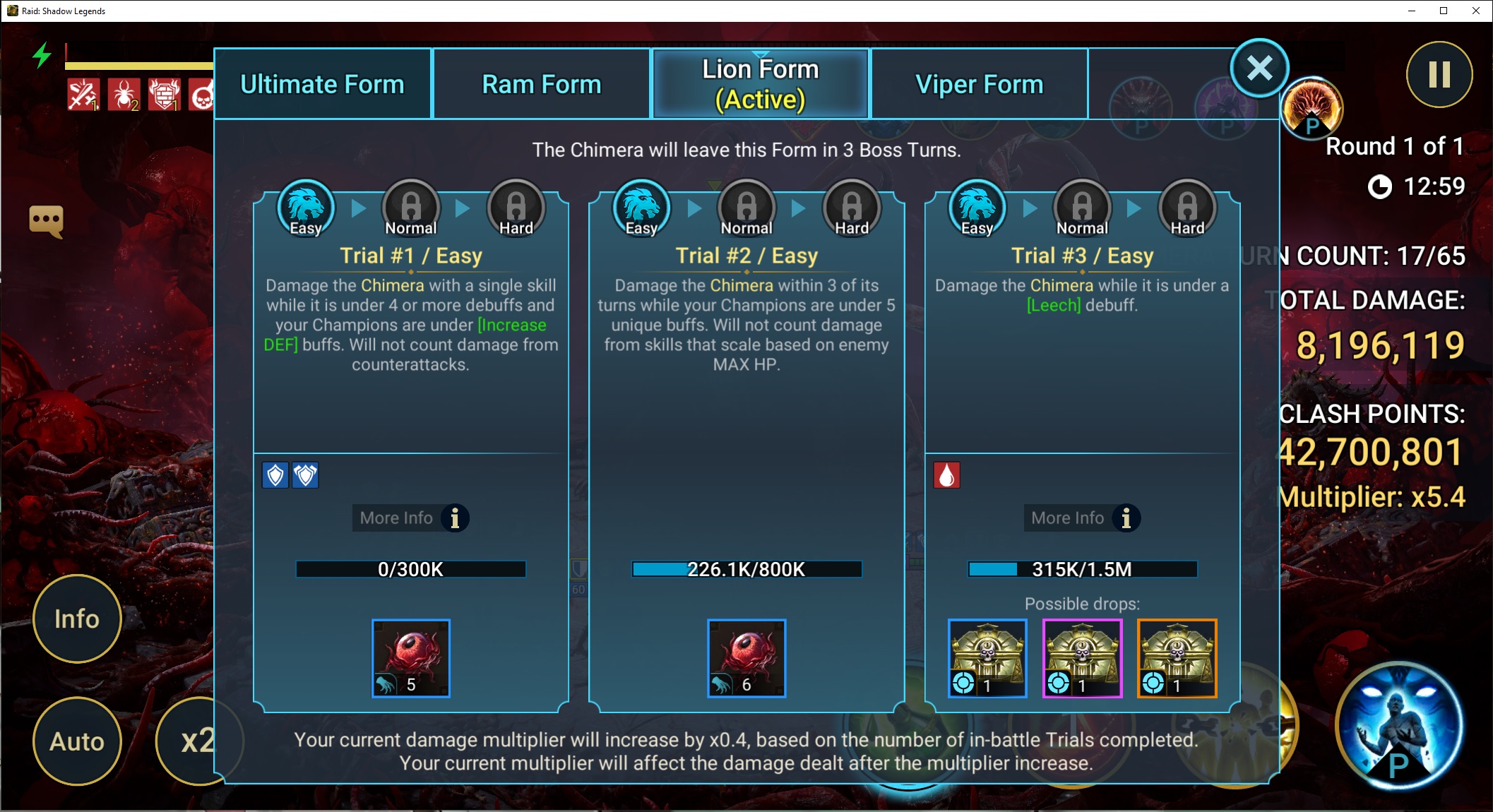Select Trial #1 red eye reward
Viewport: 1493px width, 812px height.
point(410,658)
